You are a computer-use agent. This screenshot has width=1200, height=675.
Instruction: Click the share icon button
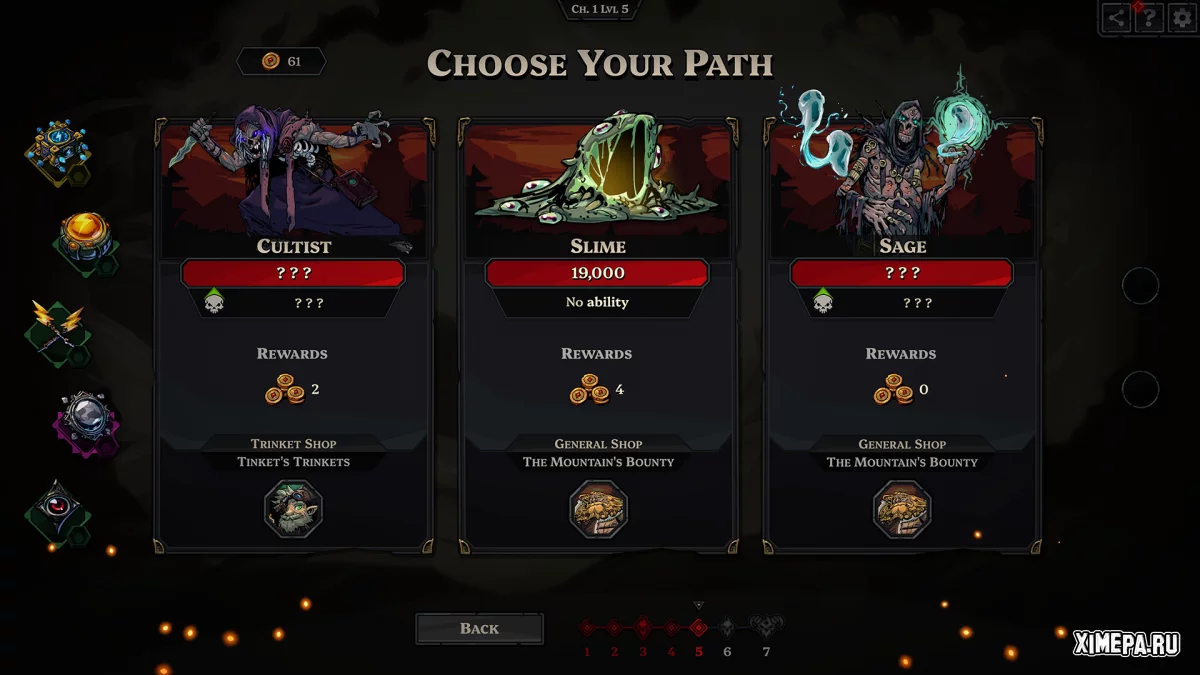pos(1116,18)
